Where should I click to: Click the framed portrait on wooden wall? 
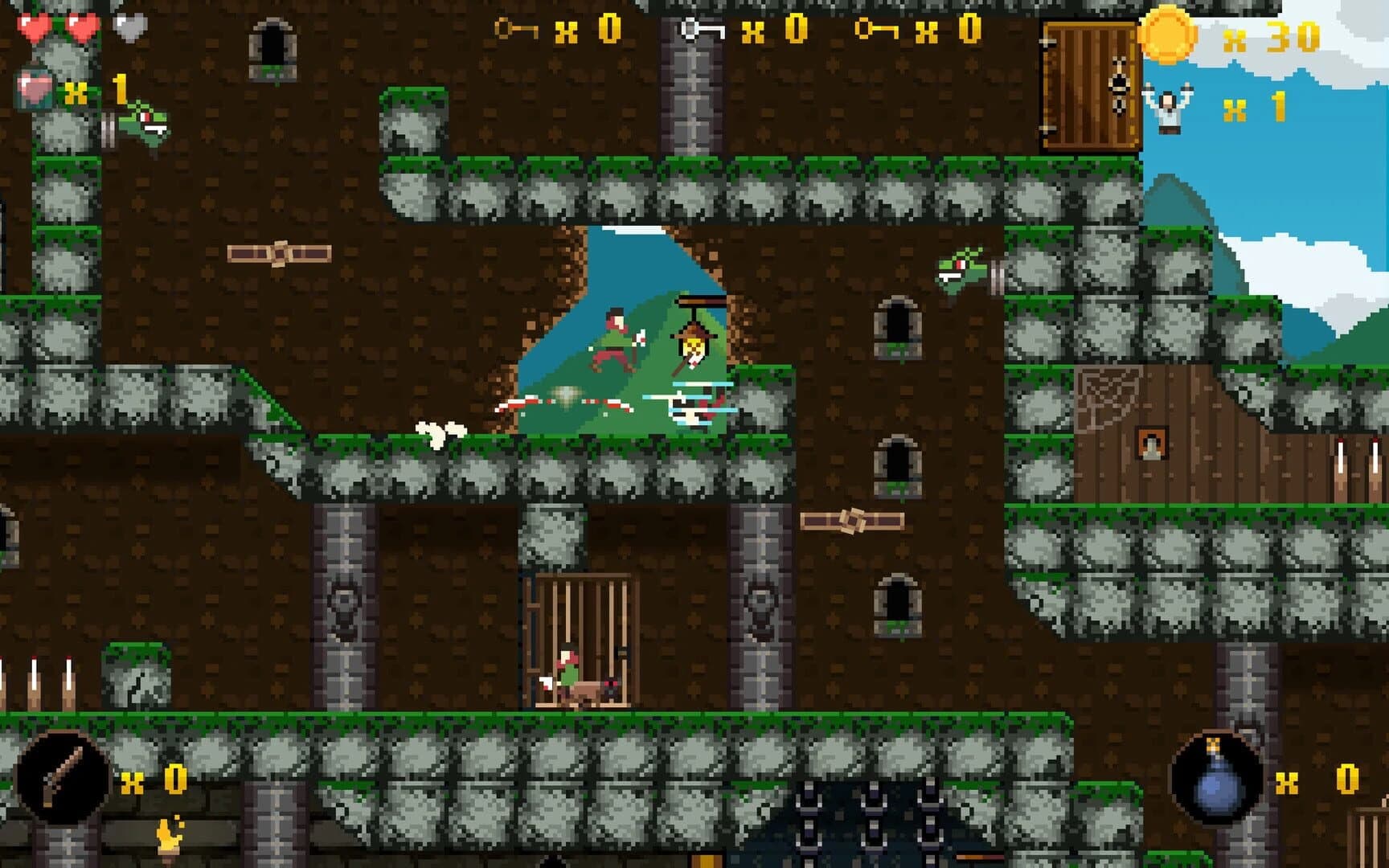(1149, 442)
